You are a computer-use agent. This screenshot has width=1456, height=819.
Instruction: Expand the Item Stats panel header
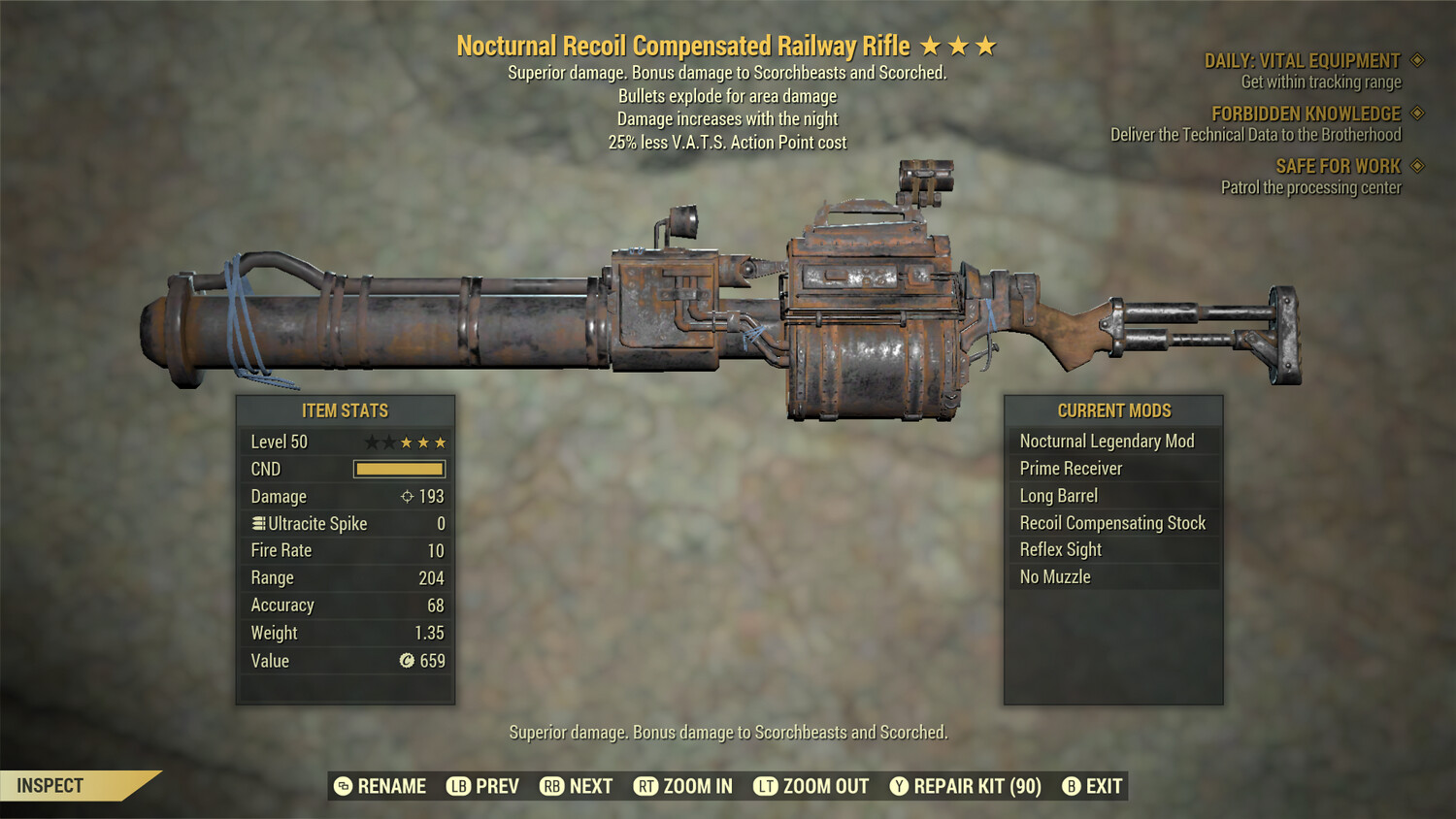tap(346, 410)
